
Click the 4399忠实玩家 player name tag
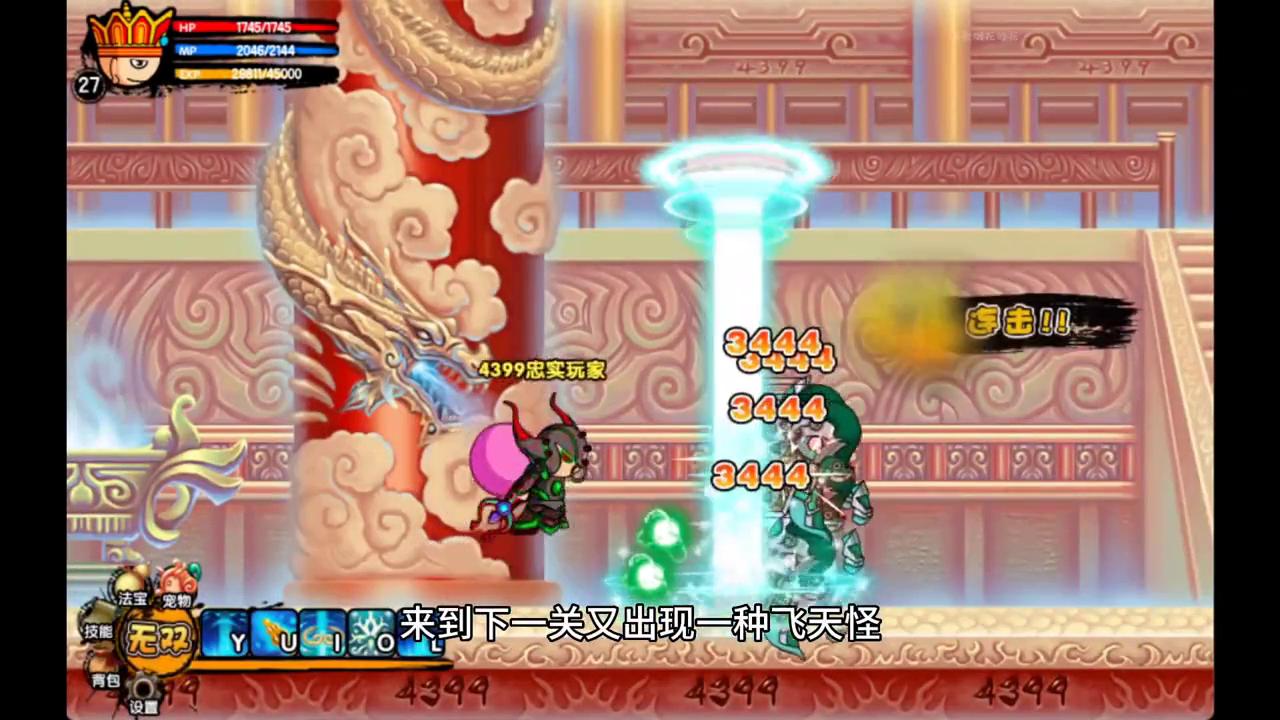tap(543, 370)
